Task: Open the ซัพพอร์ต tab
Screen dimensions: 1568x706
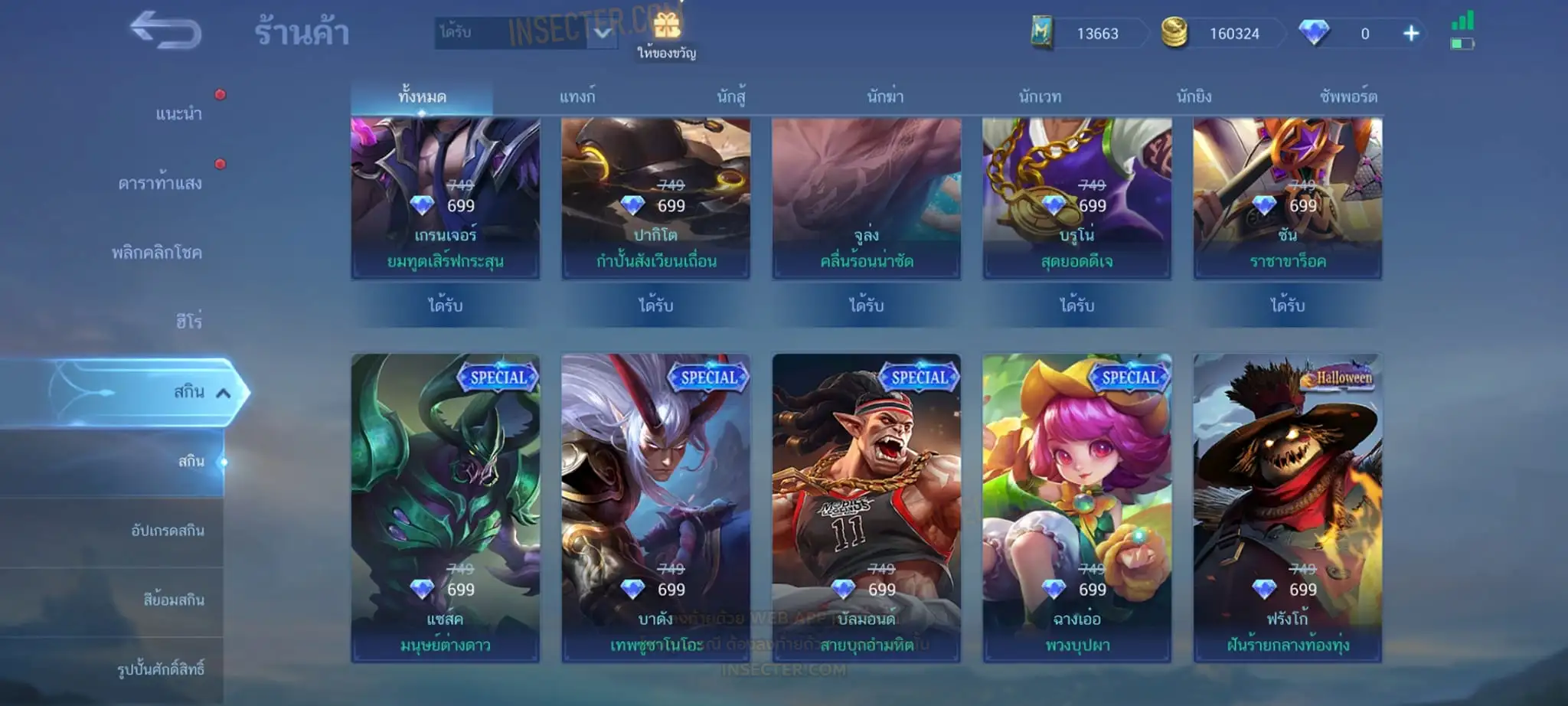Action: tap(1348, 97)
